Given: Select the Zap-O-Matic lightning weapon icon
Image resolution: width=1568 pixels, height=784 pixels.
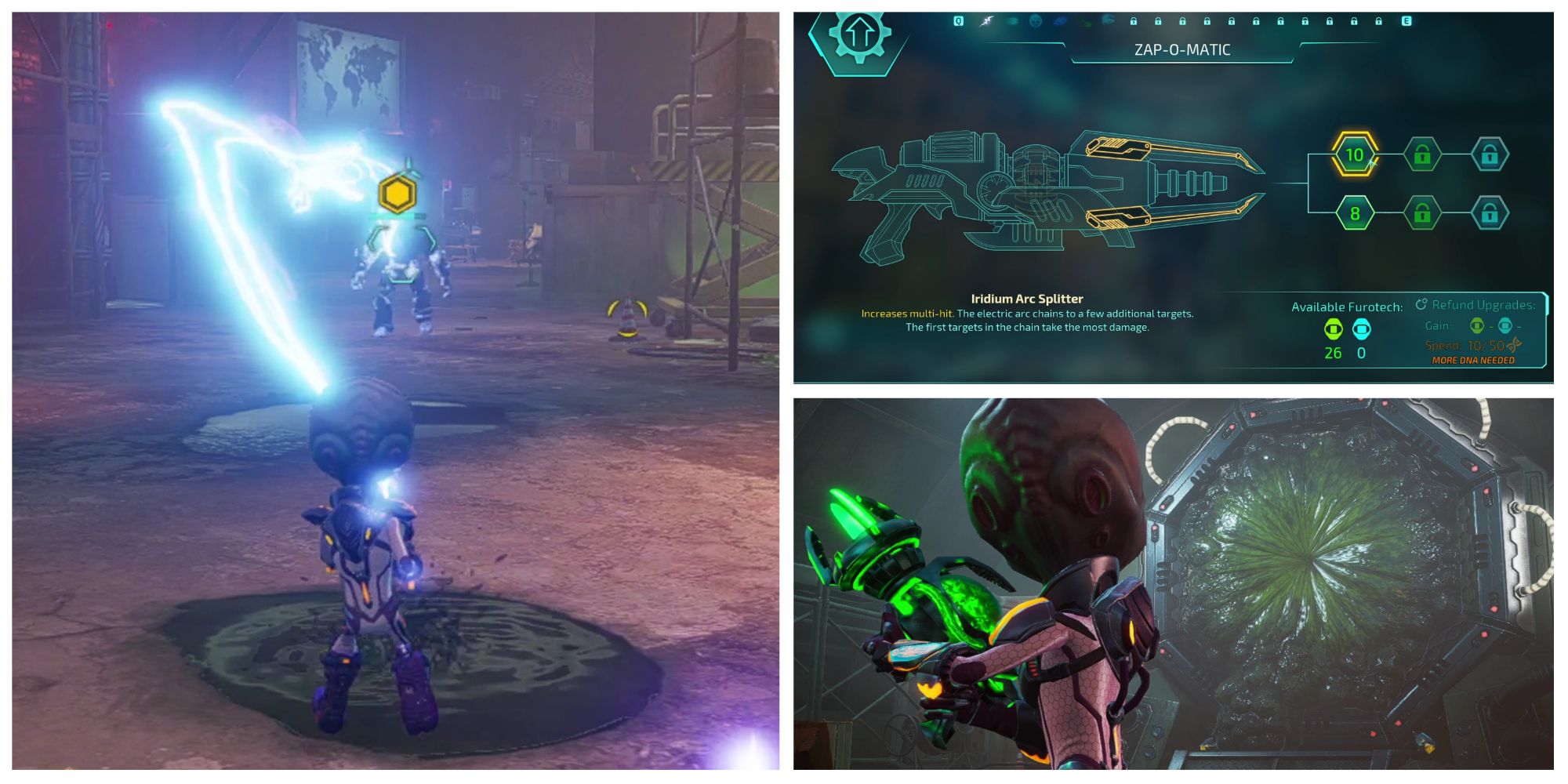Looking at the screenshot, I should coord(986,22).
